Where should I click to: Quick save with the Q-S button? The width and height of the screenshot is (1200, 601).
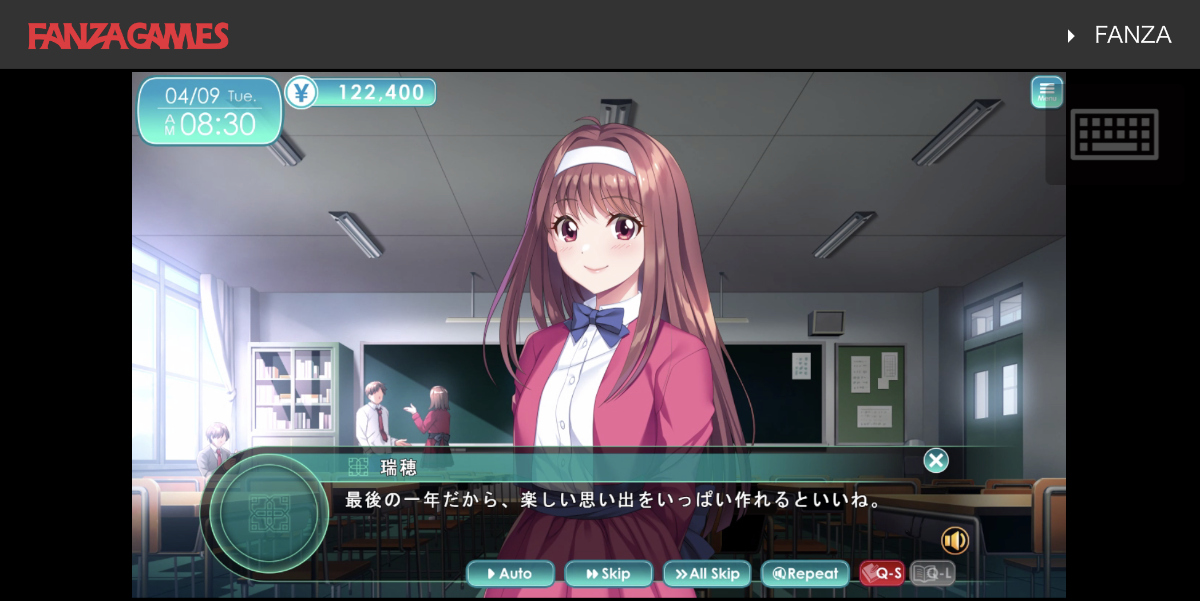[x=882, y=574]
